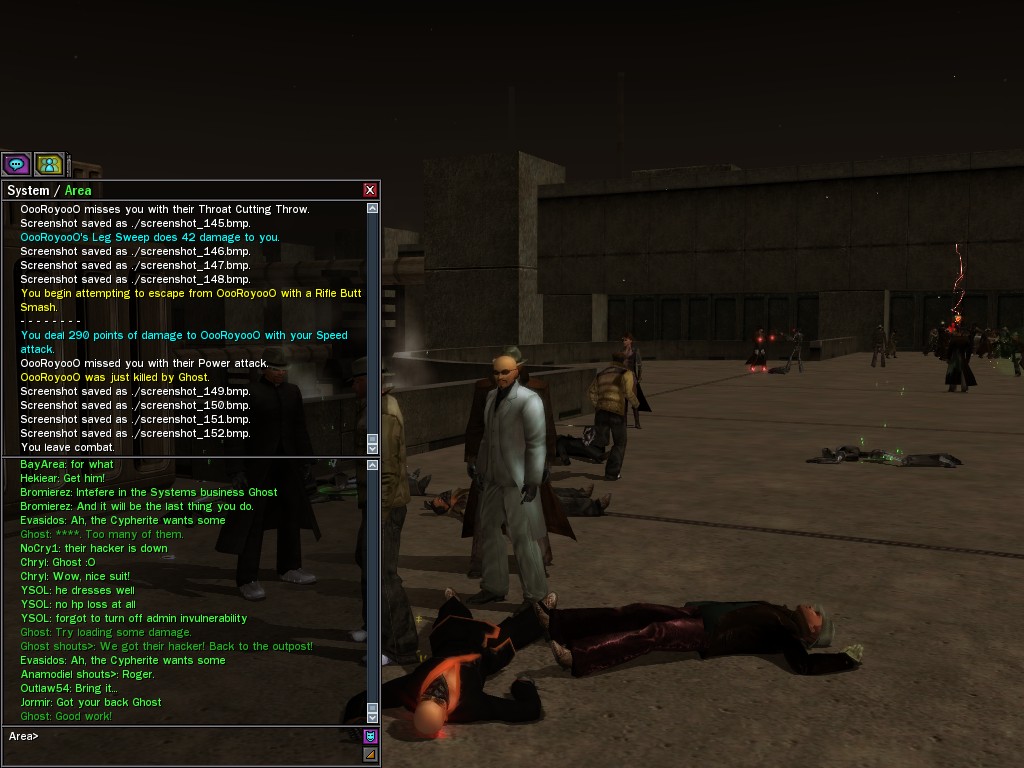
Task: Close the System / Area chat window
Action: (370, 190)
